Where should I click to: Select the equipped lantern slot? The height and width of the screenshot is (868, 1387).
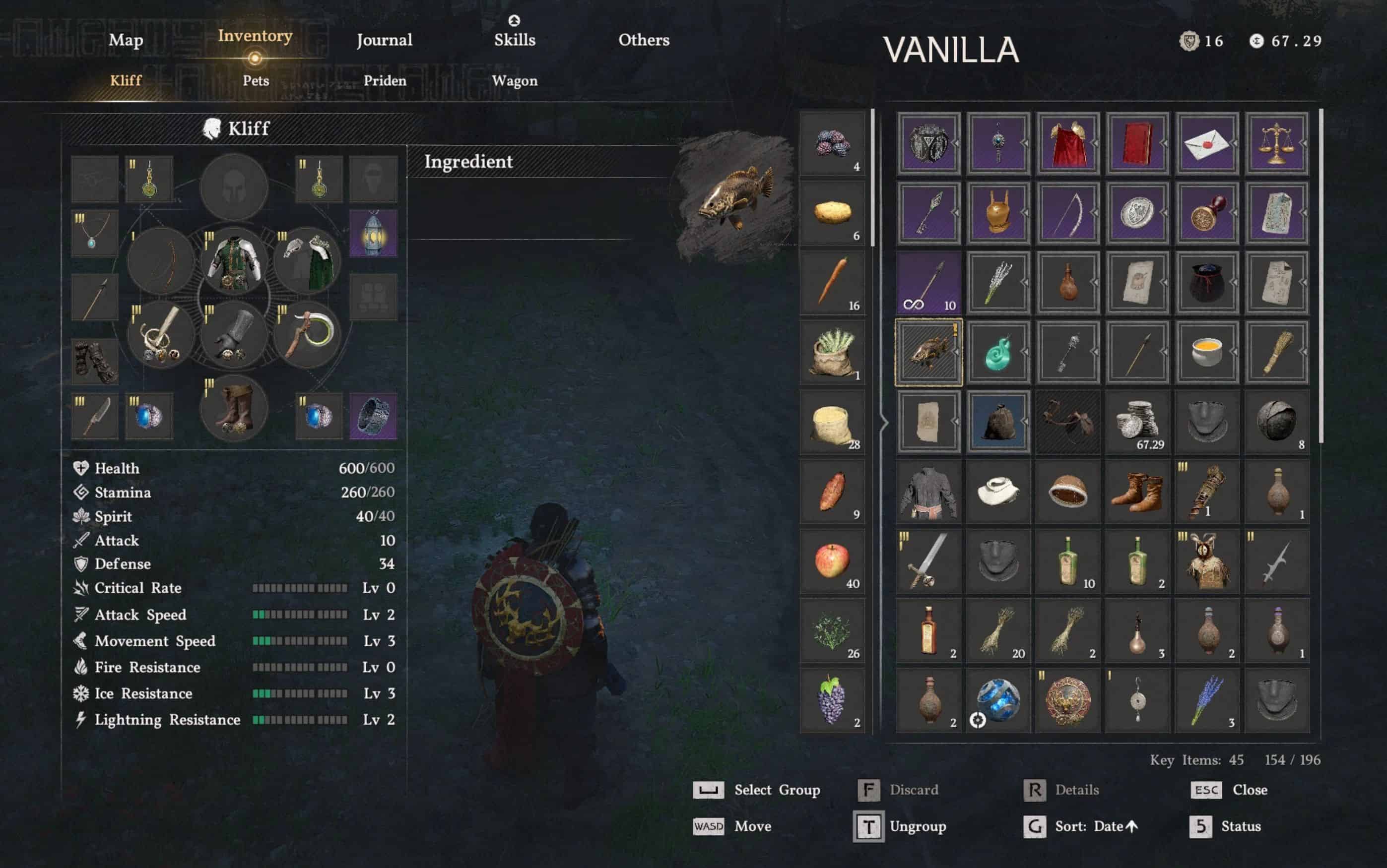click(x=373, y=234)
